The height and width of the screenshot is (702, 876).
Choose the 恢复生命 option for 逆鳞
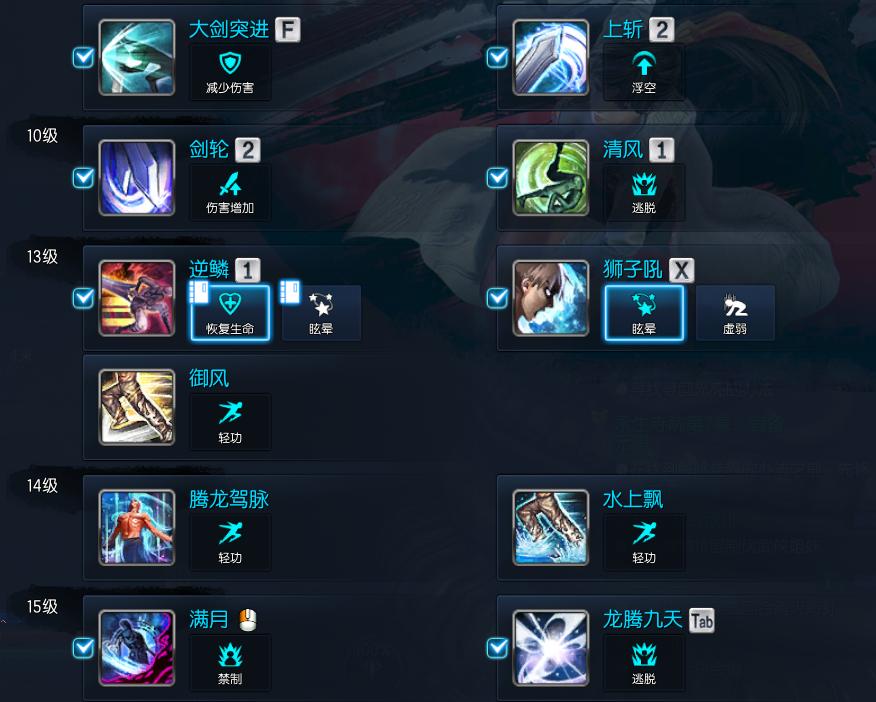click(x=230, y=312)
